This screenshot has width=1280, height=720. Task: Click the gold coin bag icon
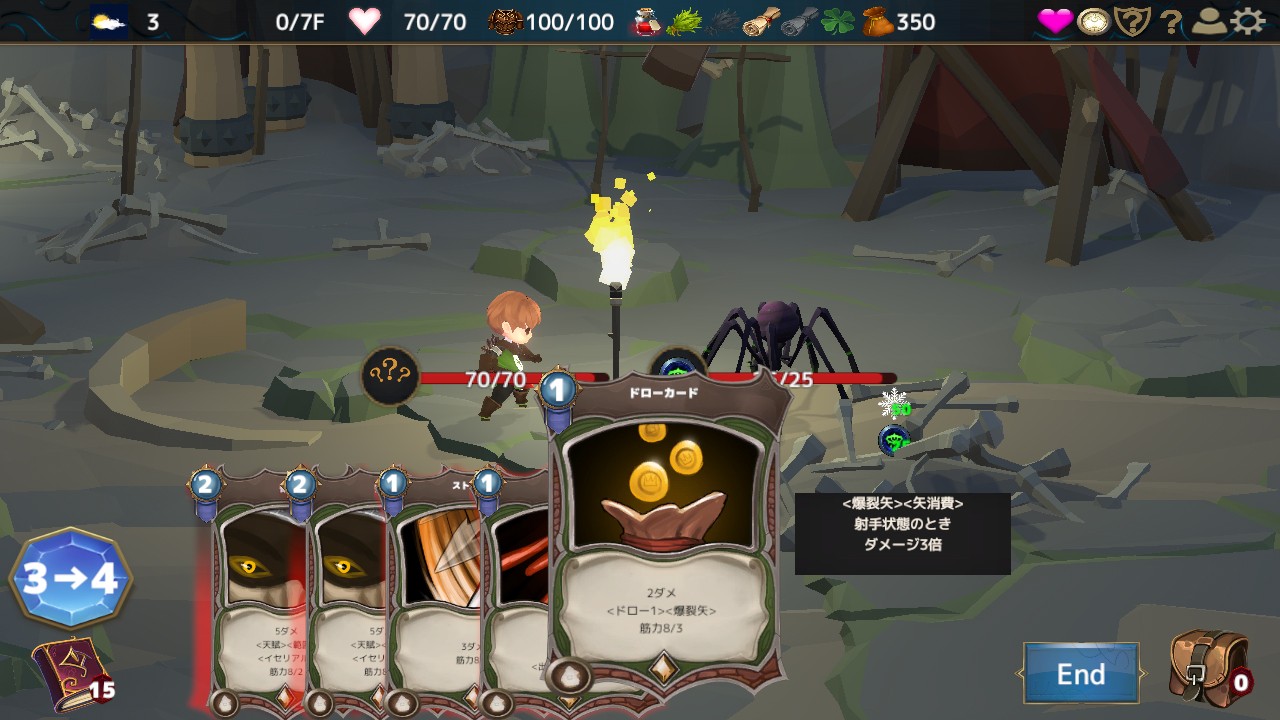tap(878, 21)
